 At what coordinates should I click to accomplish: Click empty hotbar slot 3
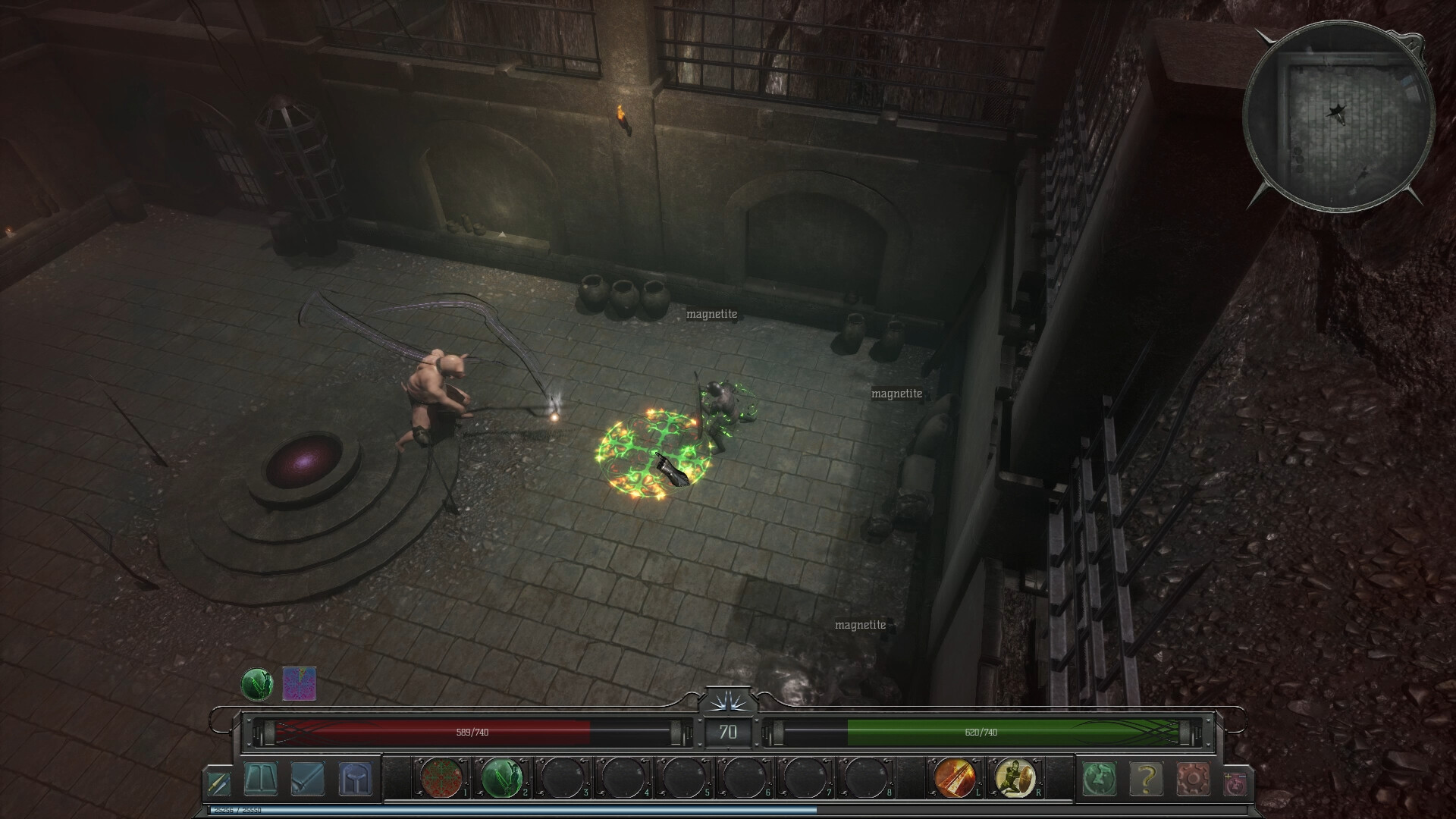560,778
